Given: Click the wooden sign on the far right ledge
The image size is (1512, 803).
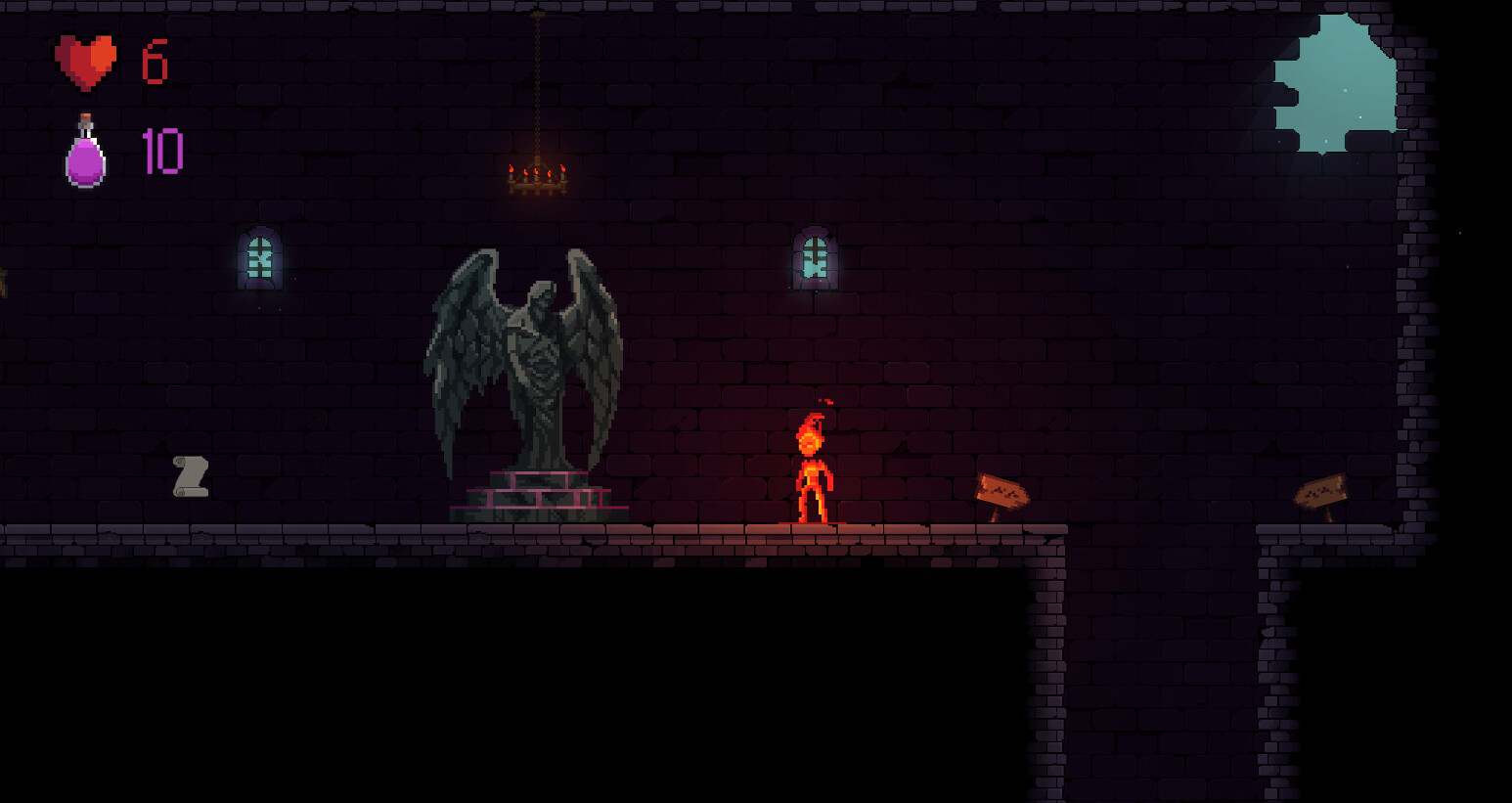Looking at the screenshot, I should click(x=1322, y=491).
